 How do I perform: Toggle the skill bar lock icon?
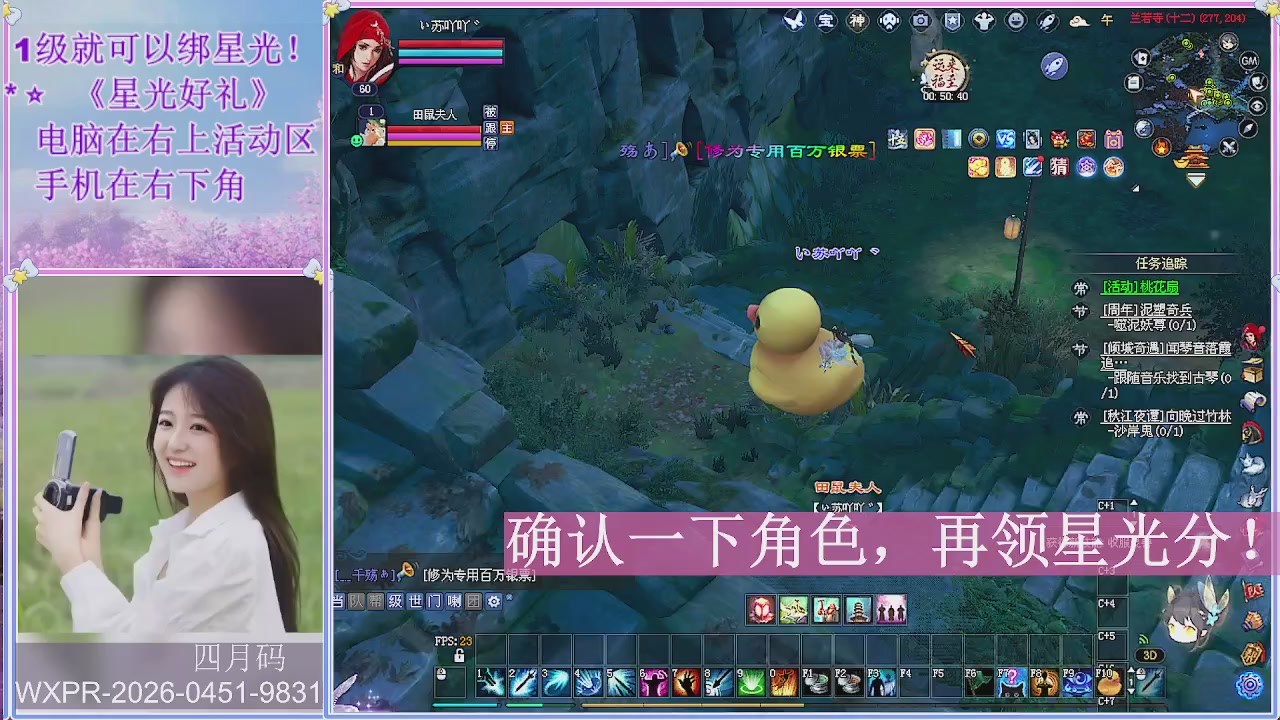[x=460, y=656]
